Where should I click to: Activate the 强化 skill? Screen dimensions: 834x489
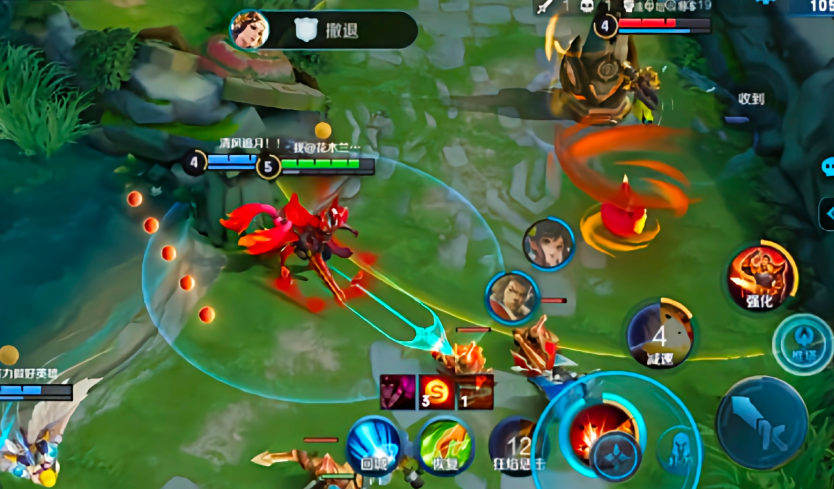pyautogui.click(x=761, y=274)
